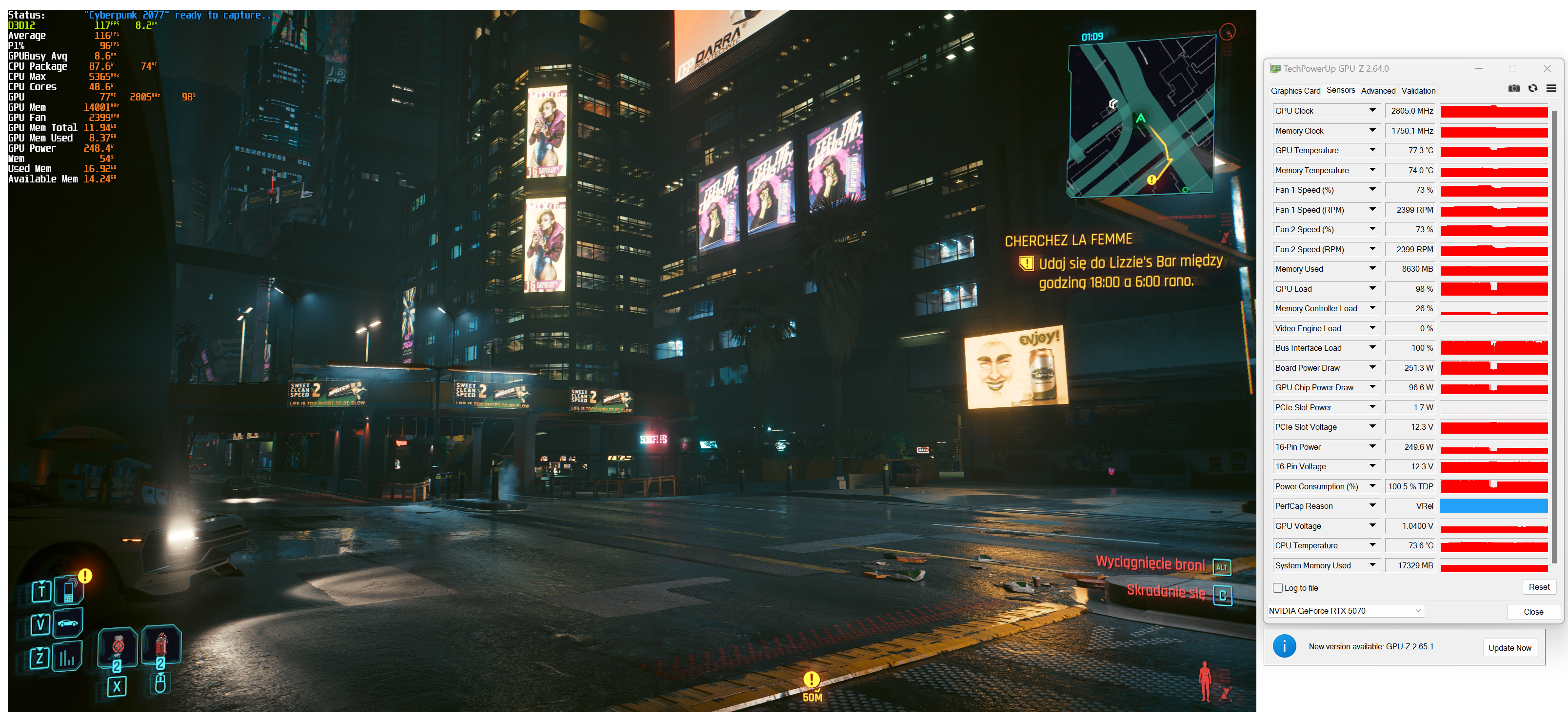Image resolution: width=1568 pixels, height=722 pixels.
Task: Select the car vehicle-call icon
Action: coord(68,623)
